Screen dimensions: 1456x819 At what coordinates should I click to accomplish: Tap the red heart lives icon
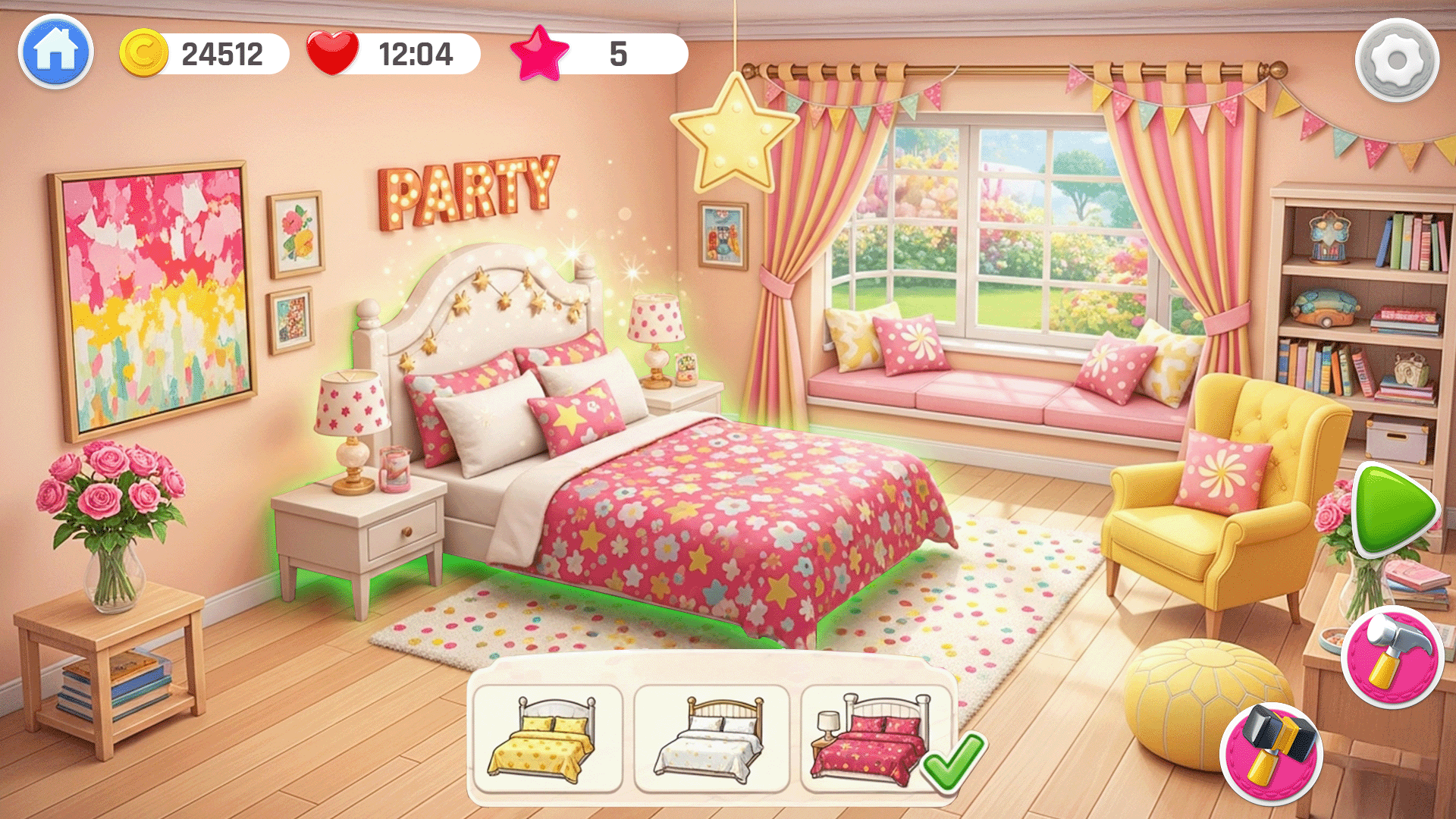pos(334,52)
